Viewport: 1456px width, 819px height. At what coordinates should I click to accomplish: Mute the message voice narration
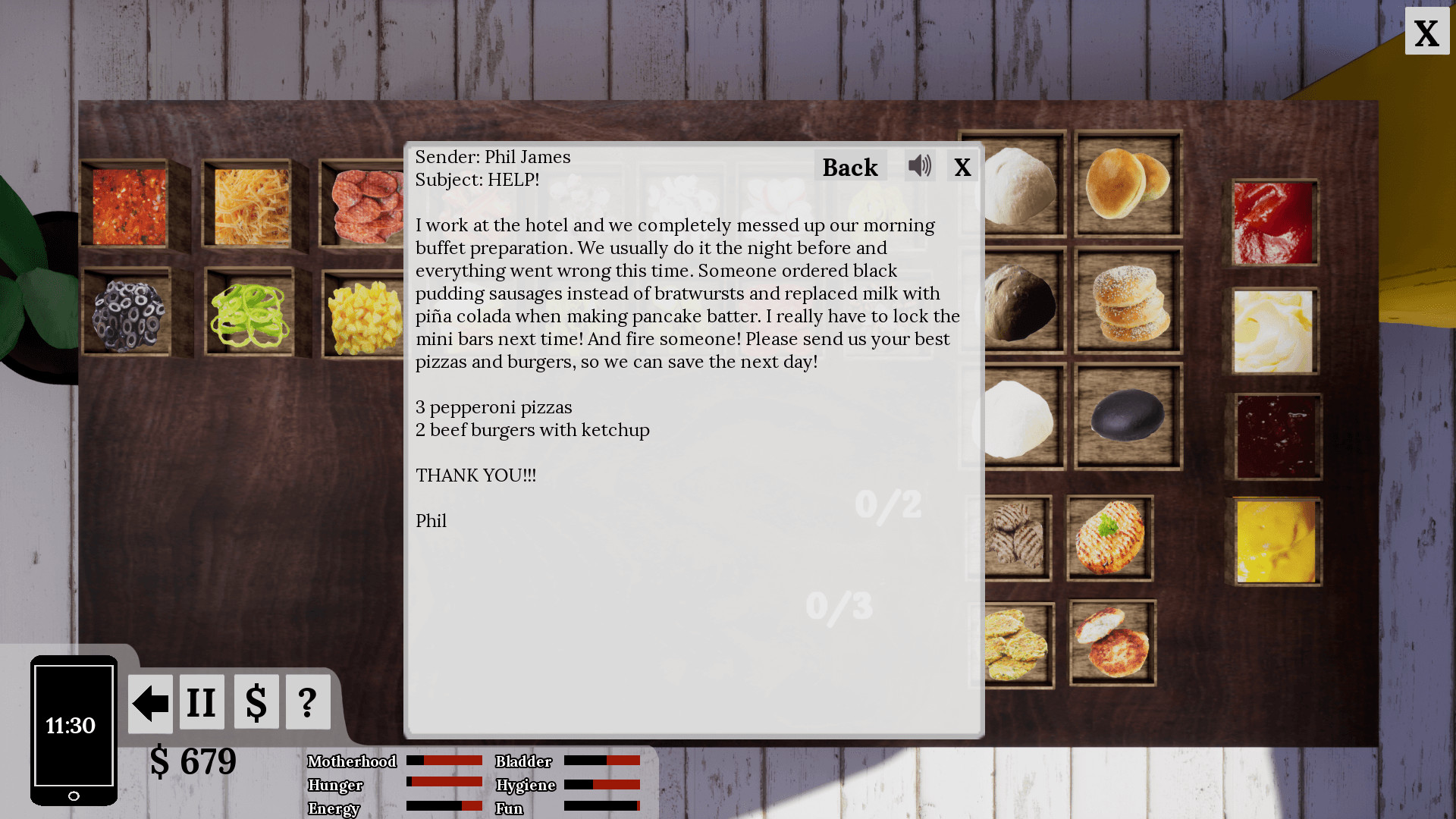tap(920, 165)
